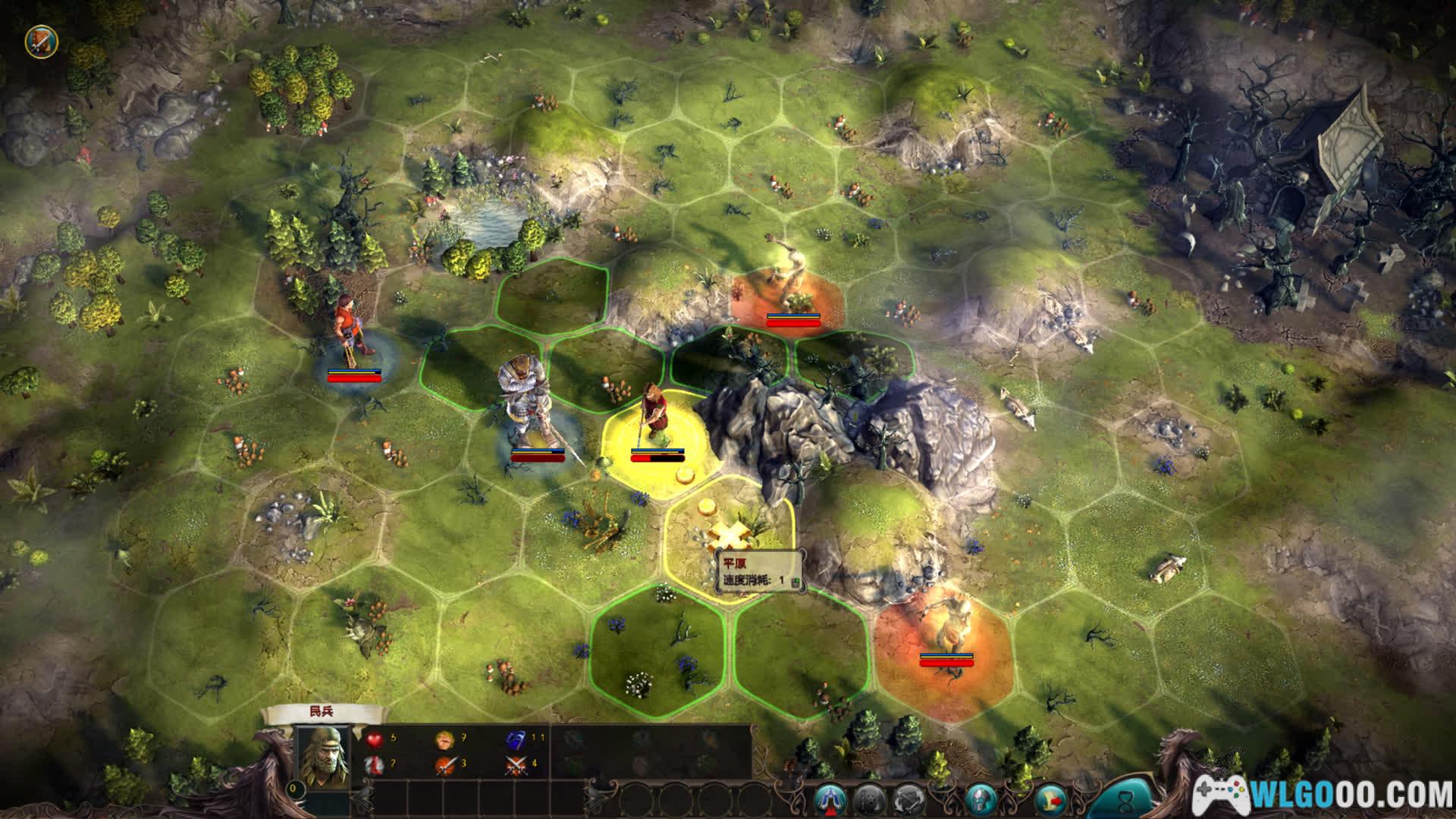
Task: Click the red heart health stat icon
Action: click(374, 739)
